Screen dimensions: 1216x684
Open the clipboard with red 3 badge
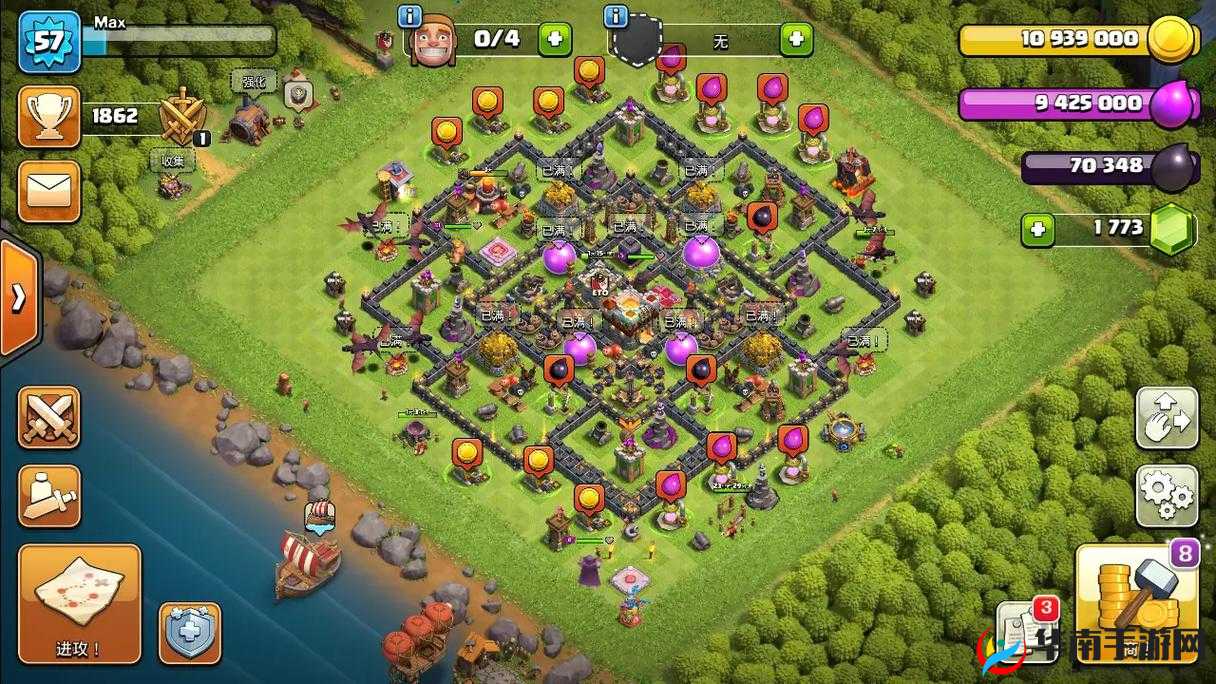point(1027,631)
